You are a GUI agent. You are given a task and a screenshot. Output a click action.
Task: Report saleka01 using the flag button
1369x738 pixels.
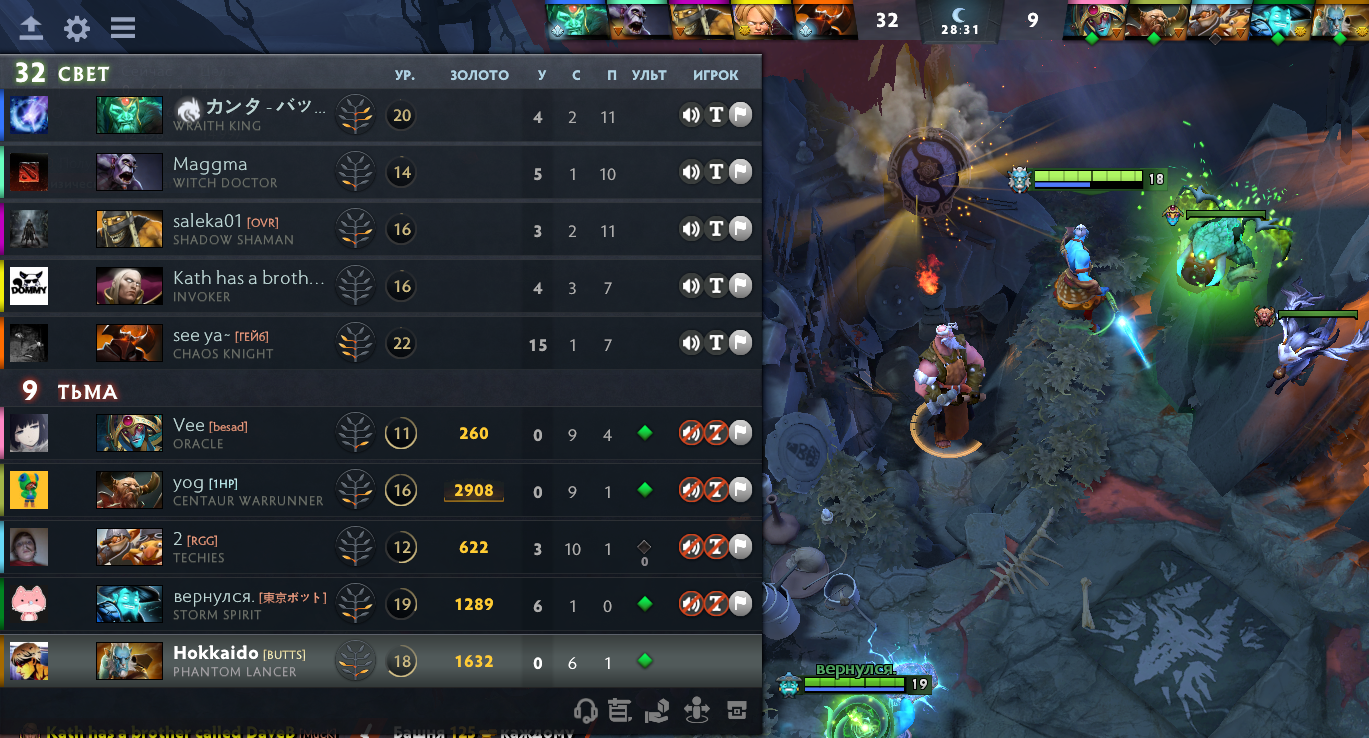pos(740,229)
